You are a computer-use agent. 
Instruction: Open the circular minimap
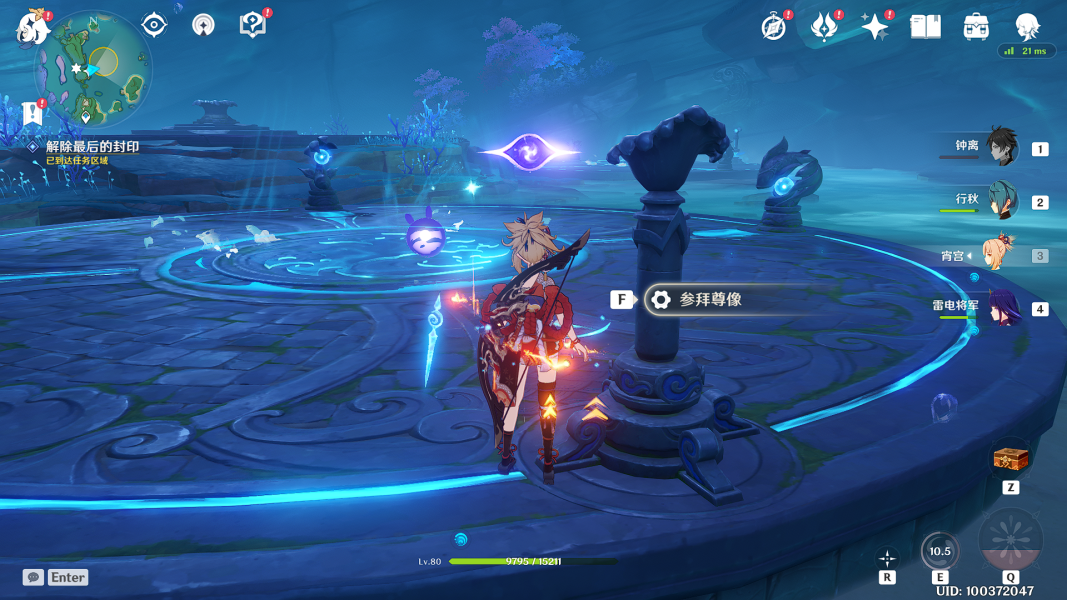tap(93, 68)
